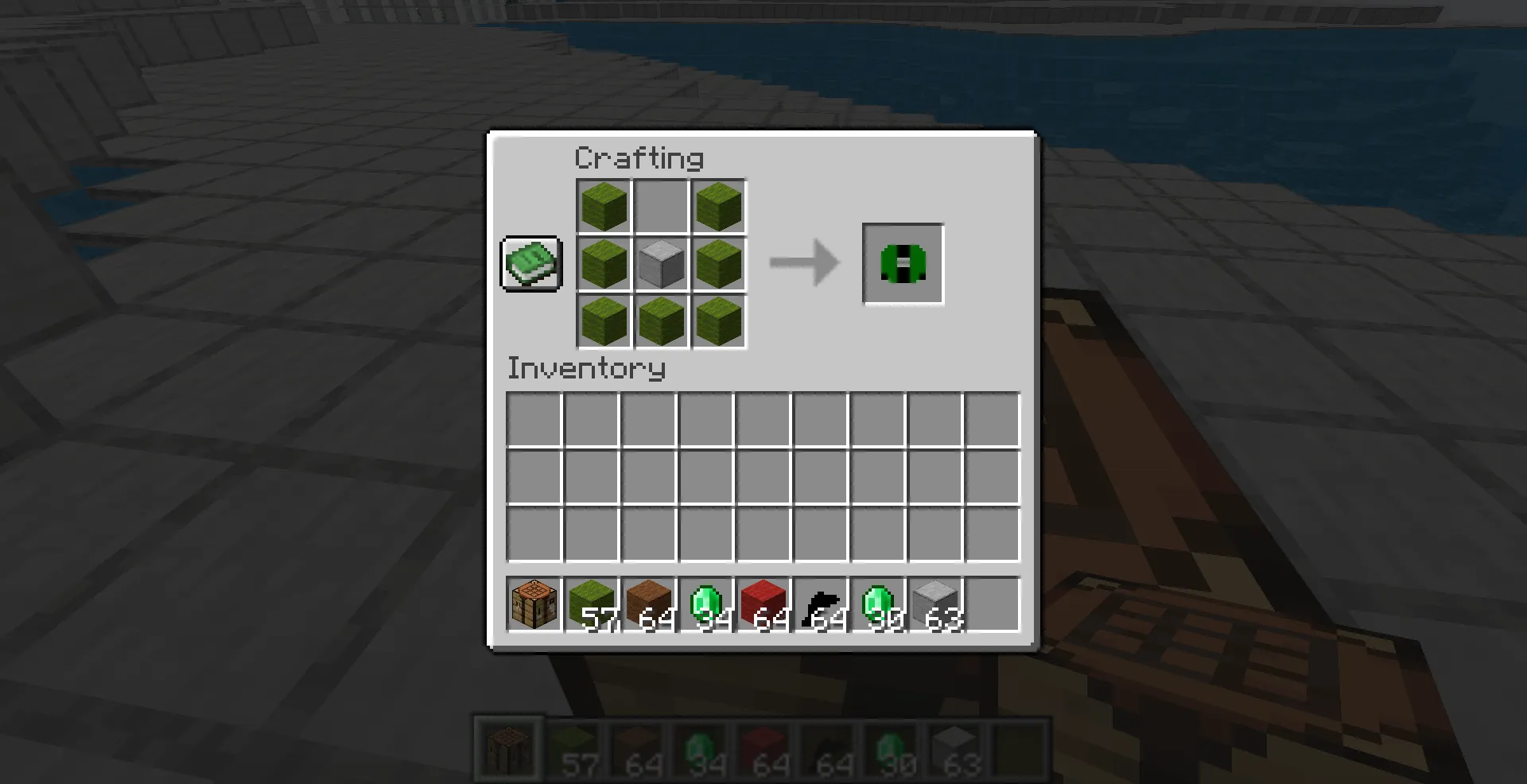Remove the stone block from the center crafting slot
1527x784 pixels.
[x=661, y=263]
